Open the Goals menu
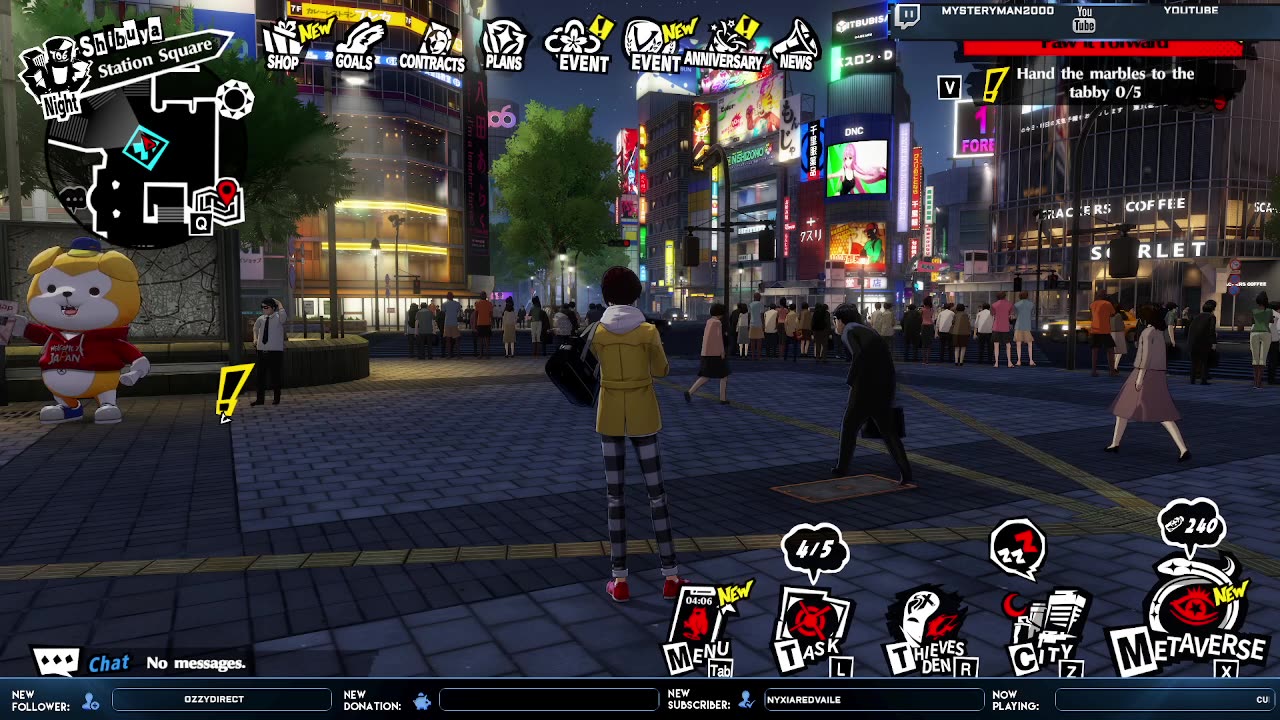The width and height of the screenshot is (1280, 720). click(356, 47)
